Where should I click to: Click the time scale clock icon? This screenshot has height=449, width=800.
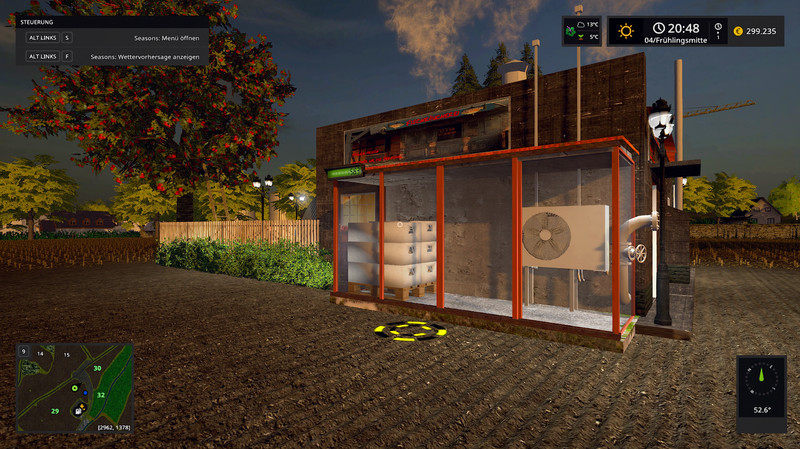click(x=718, y=30)
